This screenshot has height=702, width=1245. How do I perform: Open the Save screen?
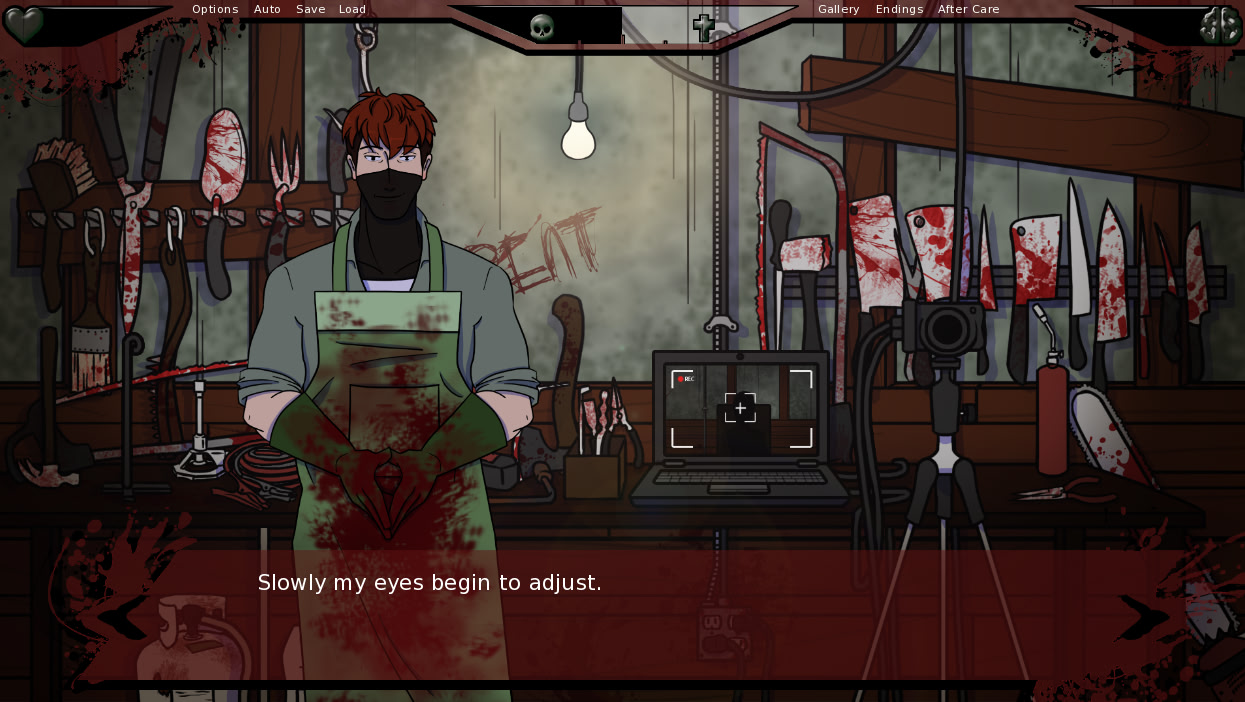click(310, 9)
